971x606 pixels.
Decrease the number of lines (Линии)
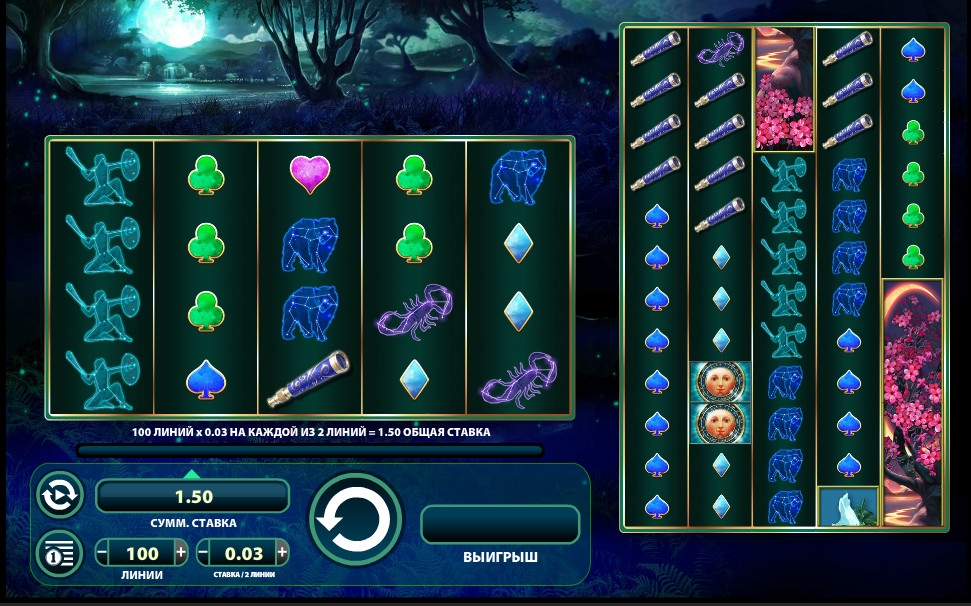pos(104,552)
